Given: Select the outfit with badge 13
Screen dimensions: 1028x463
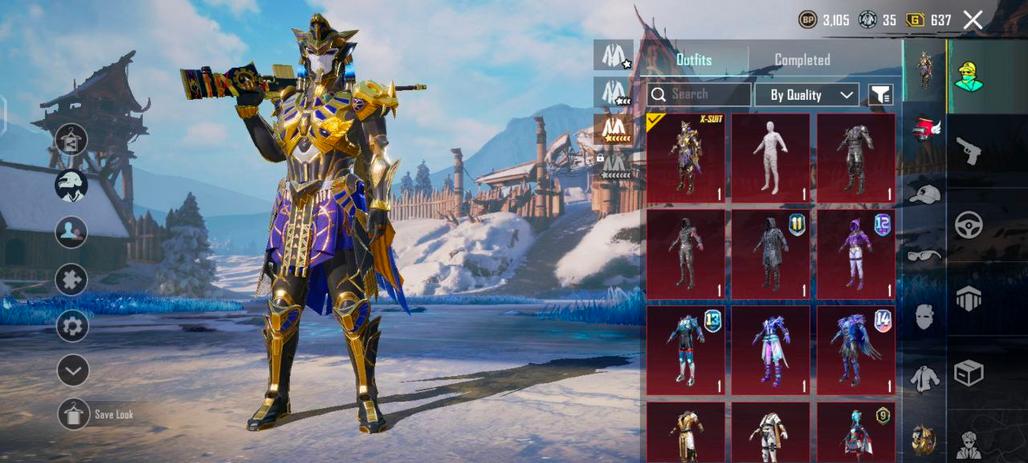Looking at the screenshot, I should click(x=685, y=350).
